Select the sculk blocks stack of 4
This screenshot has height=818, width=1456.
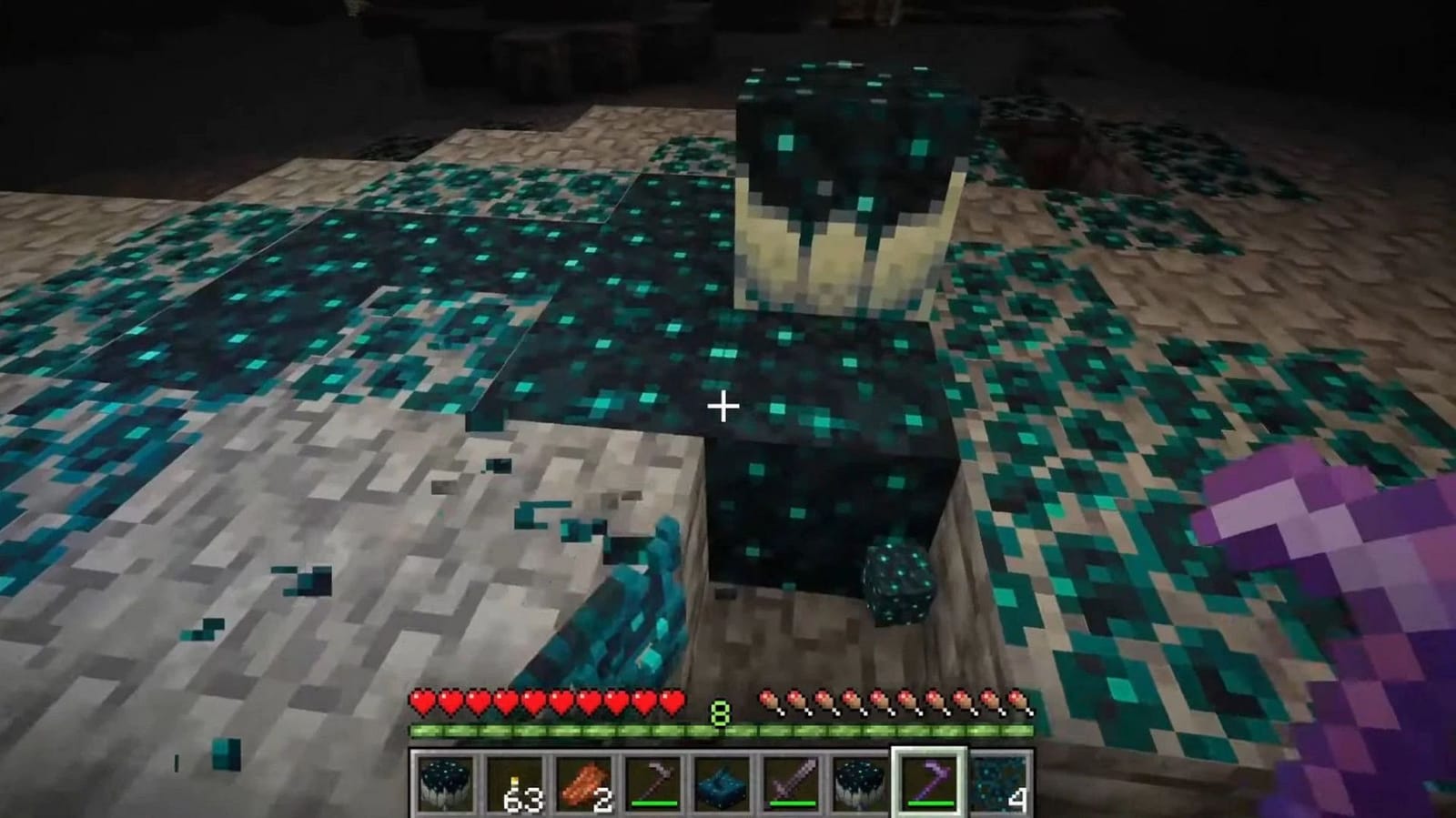click(x=999, y=785)
